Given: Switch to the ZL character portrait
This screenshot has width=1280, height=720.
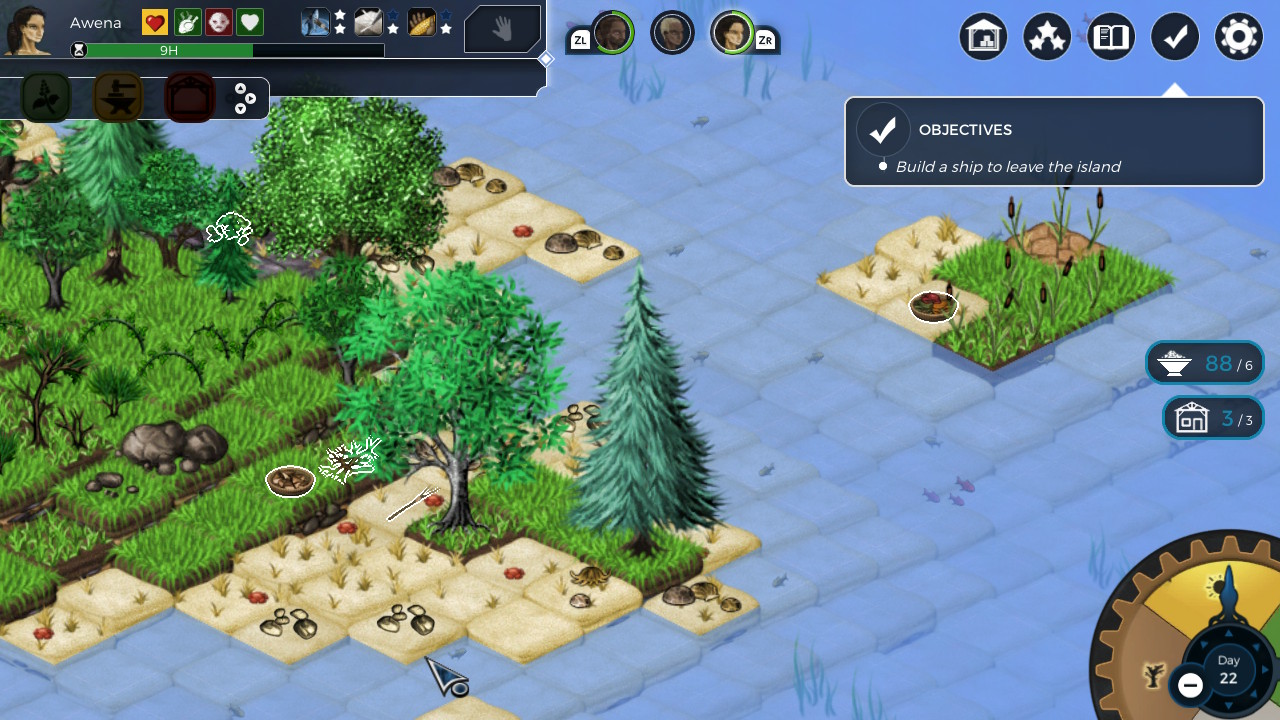Looking at the screenshot, I should (x=612, y=32).
